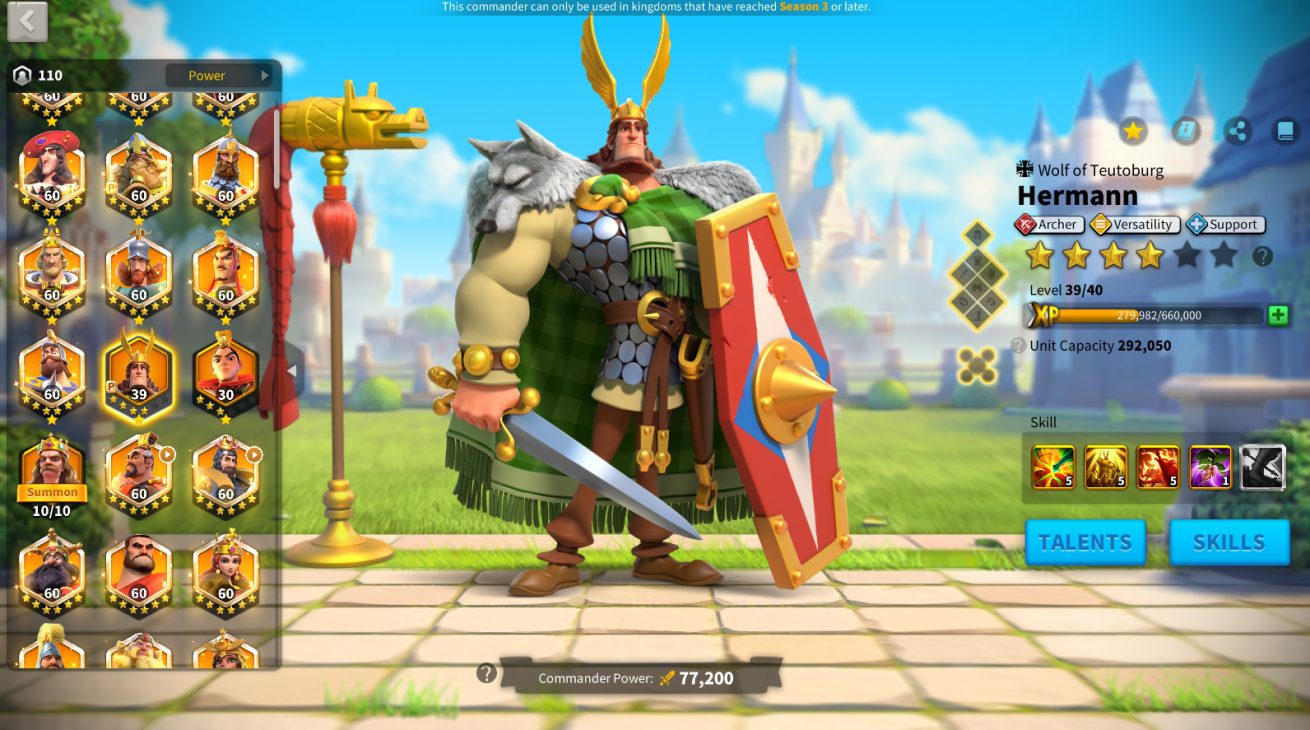The width and height of the screenshot is (1310, 730).
Task: Select the Archer talent tag
Action: pos(1049,225)
